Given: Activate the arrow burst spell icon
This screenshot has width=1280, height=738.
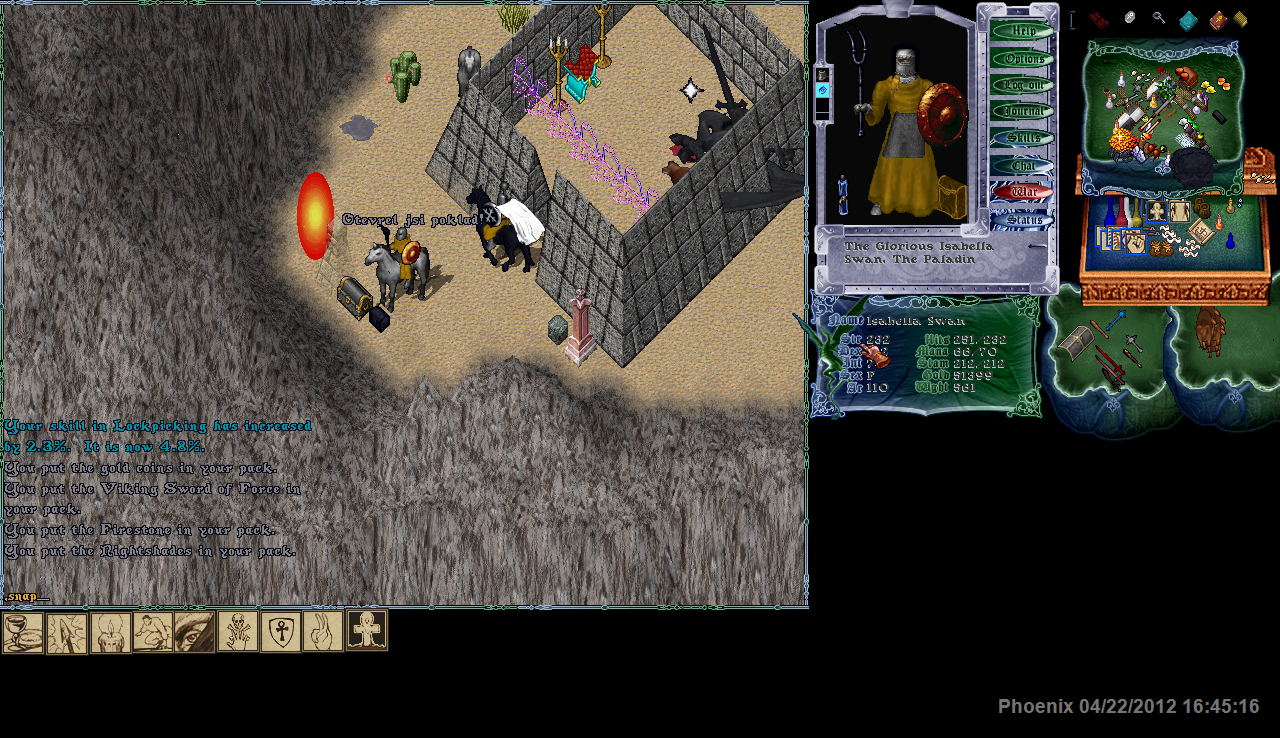Looking at the screenshot, I should [x=67, y=633].
